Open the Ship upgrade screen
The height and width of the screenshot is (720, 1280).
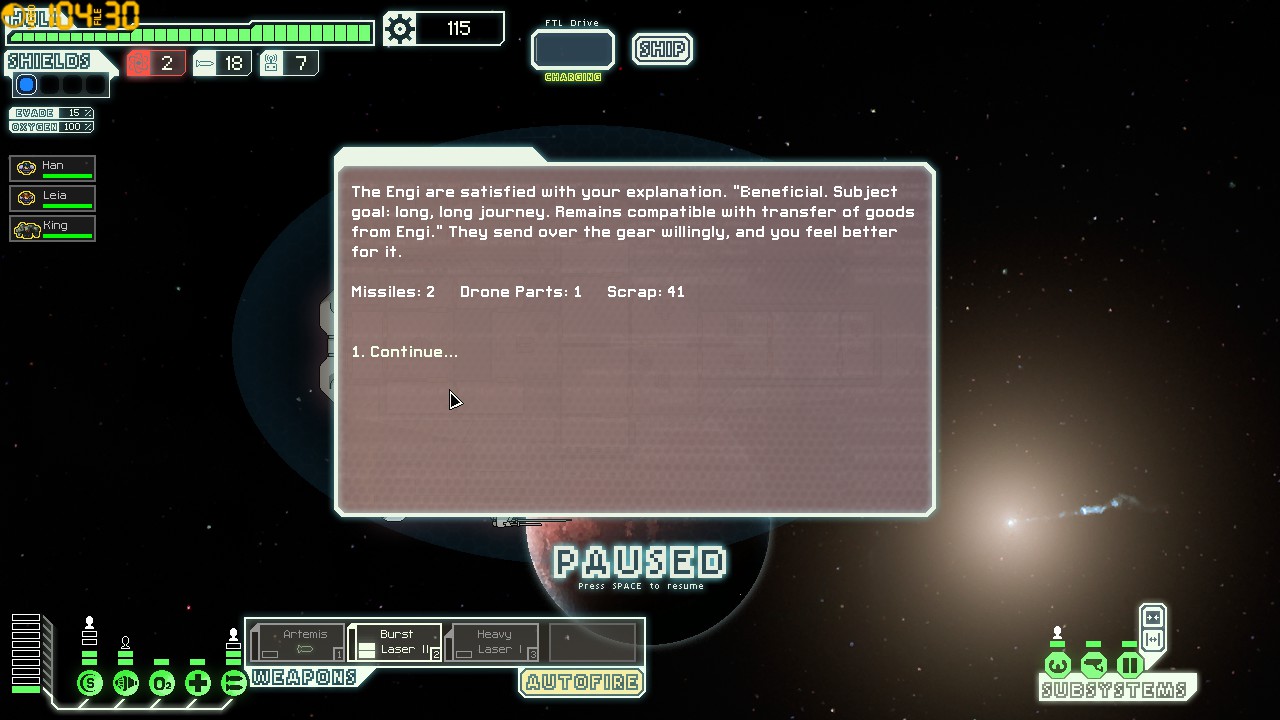[x=662, y=49]
